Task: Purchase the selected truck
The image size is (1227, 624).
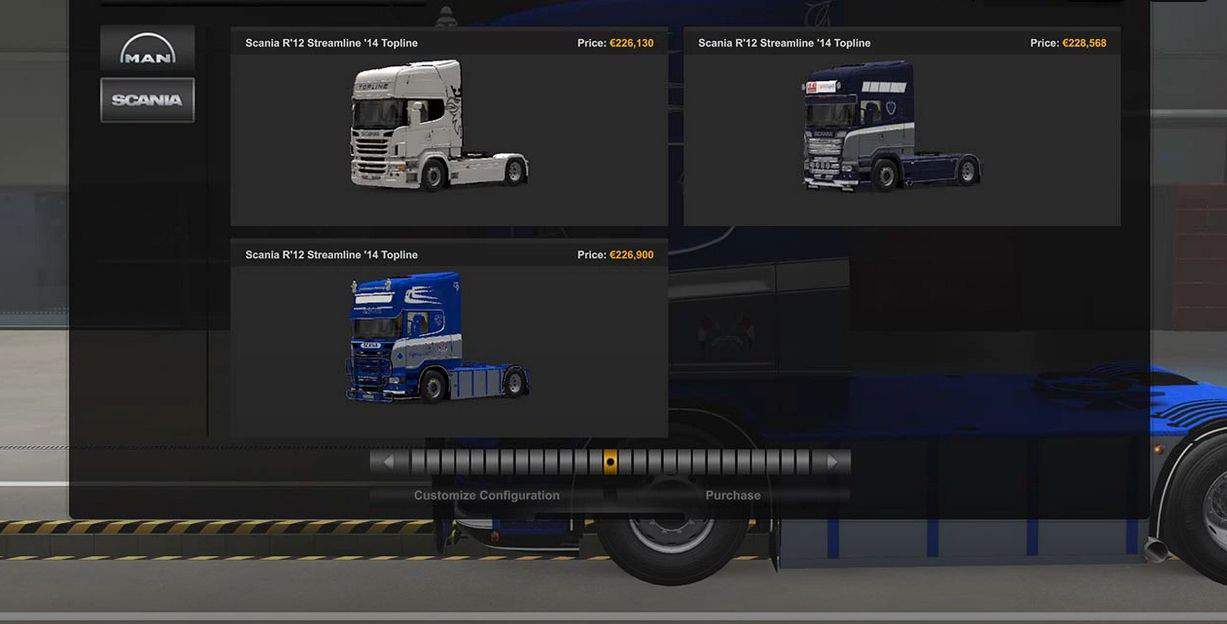Action: pyautogui.click(x=733, y=495)
